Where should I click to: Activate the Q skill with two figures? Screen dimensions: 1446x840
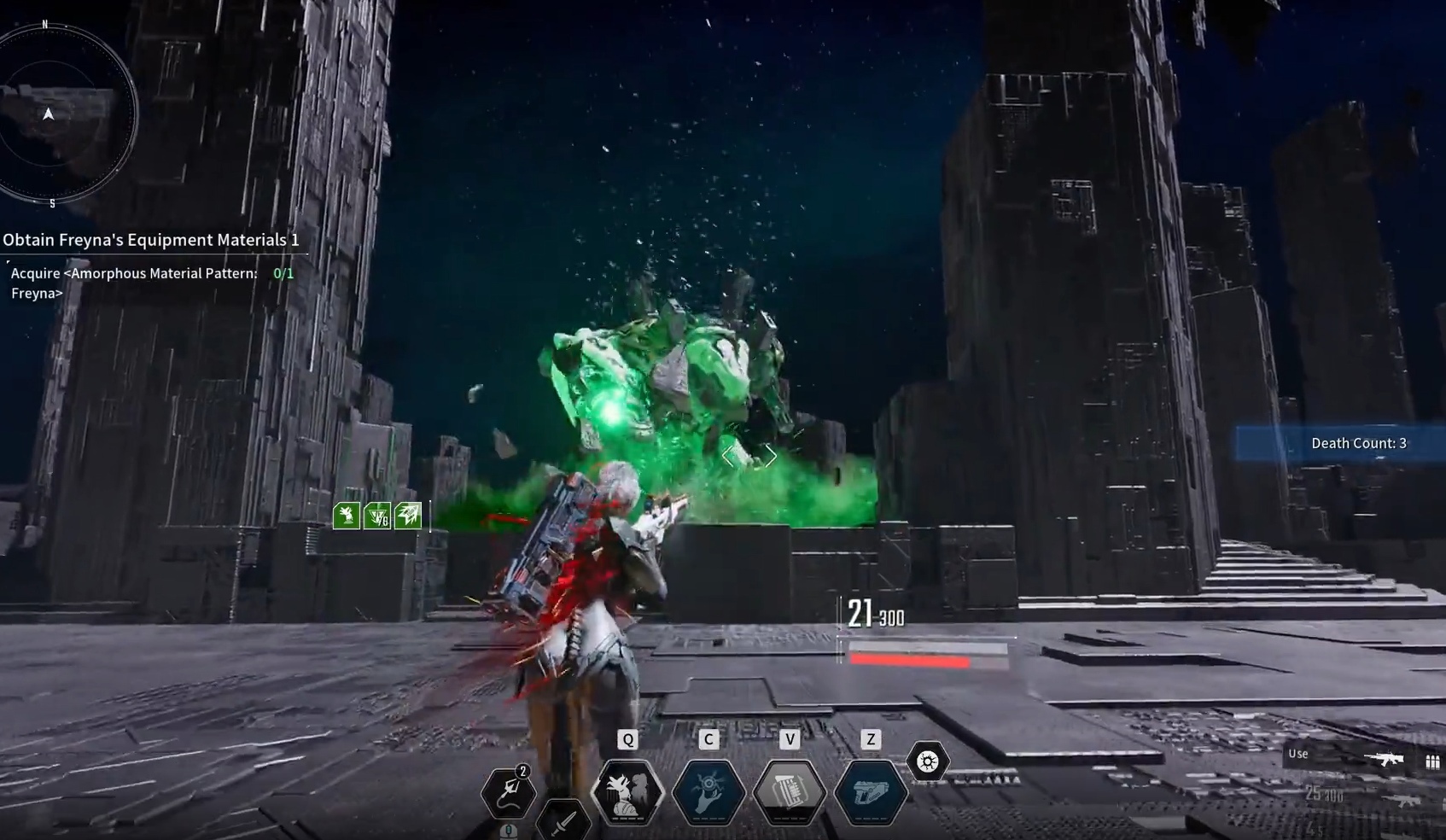click(x=628, y=792)
